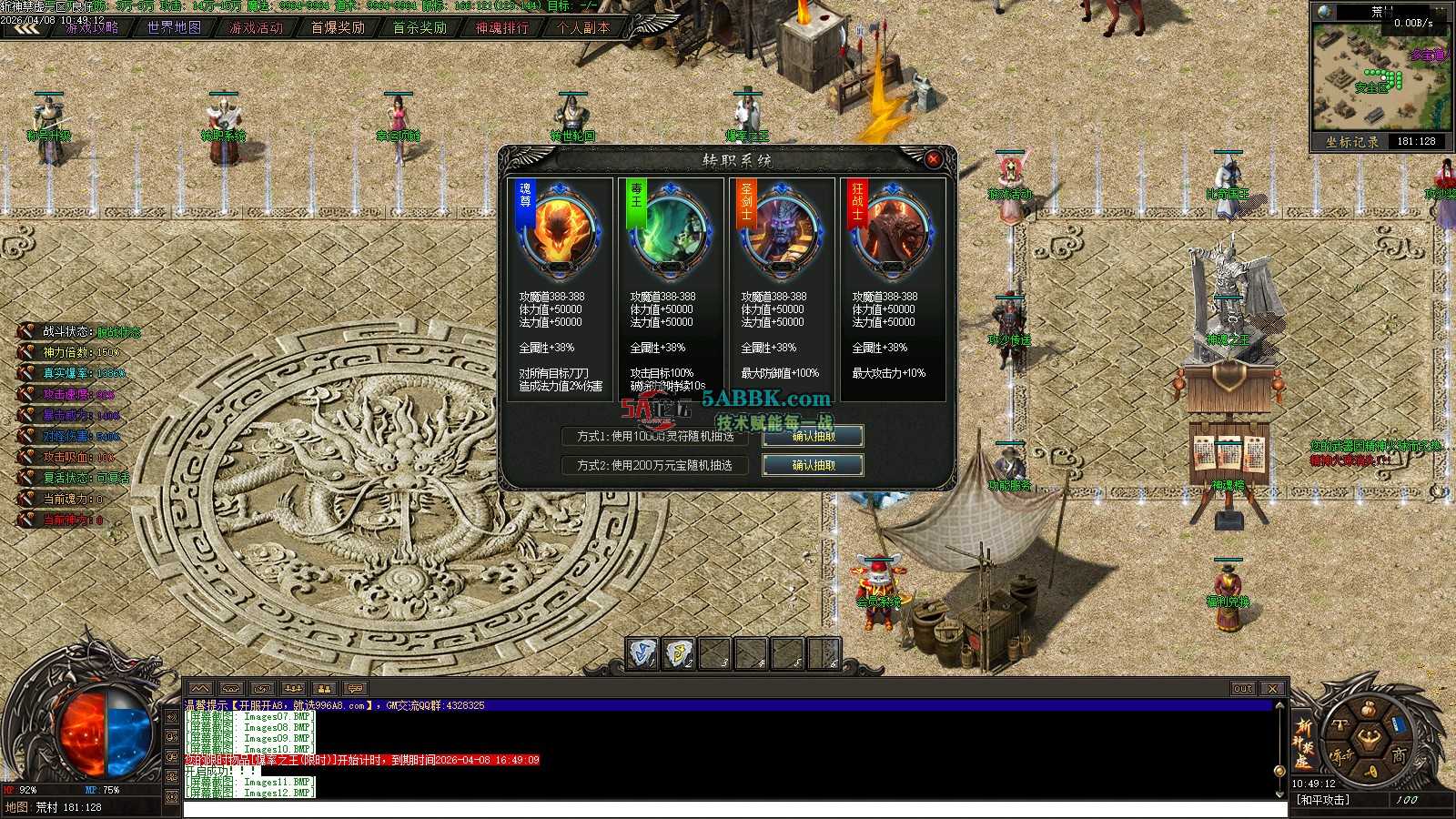Pick the 圣剑士 class portrait
Viewport: 1456px width, 819px height.
781,229
